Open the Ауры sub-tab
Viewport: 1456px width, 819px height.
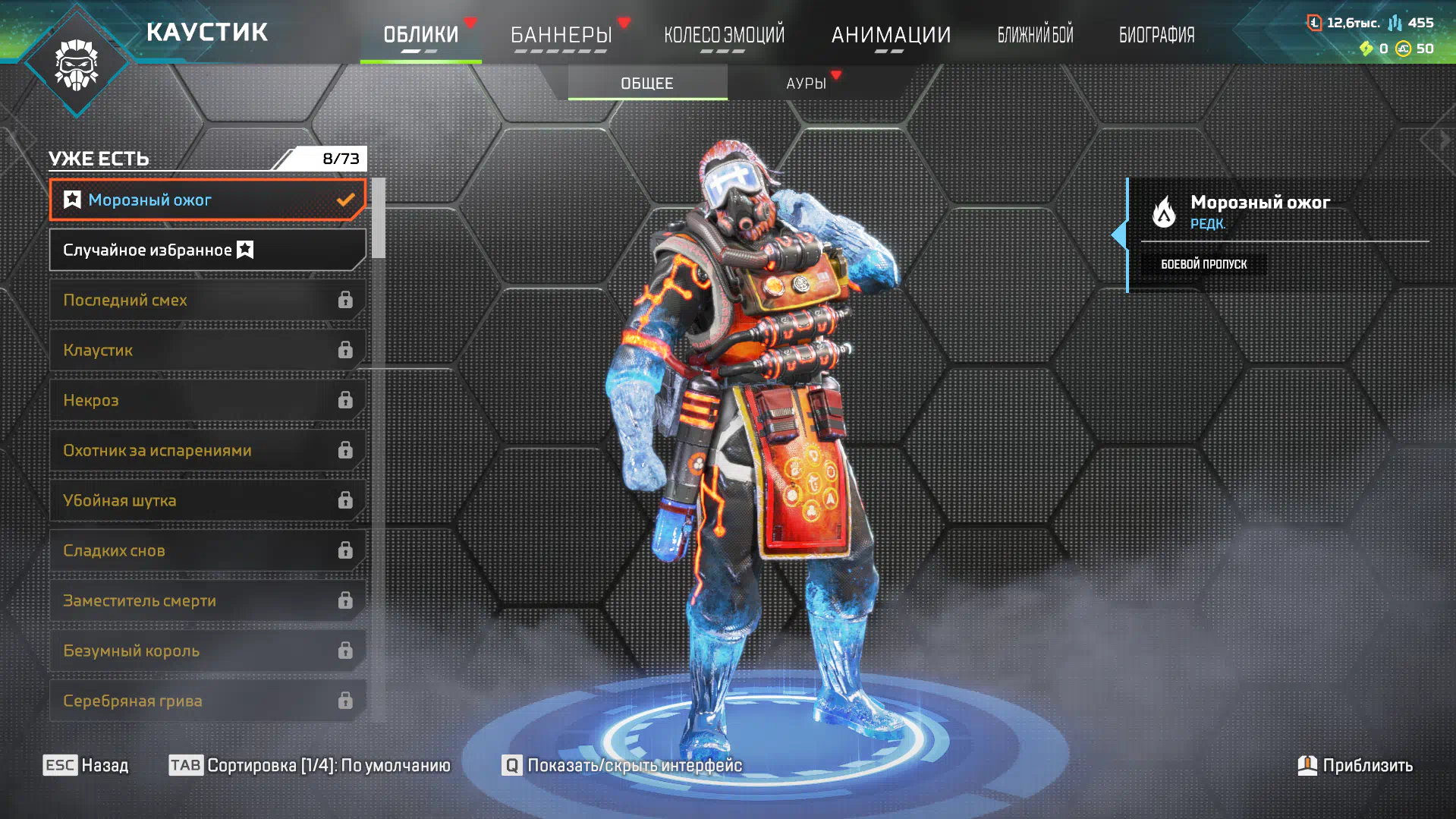point(806,83)
